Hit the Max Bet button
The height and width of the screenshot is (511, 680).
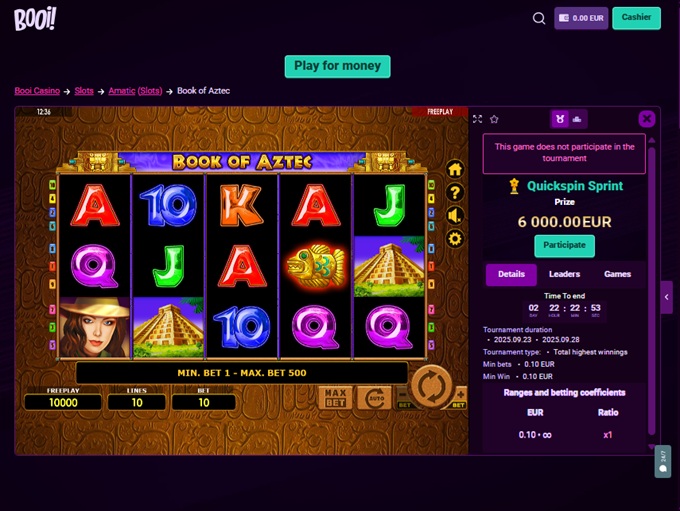(336, 398)
